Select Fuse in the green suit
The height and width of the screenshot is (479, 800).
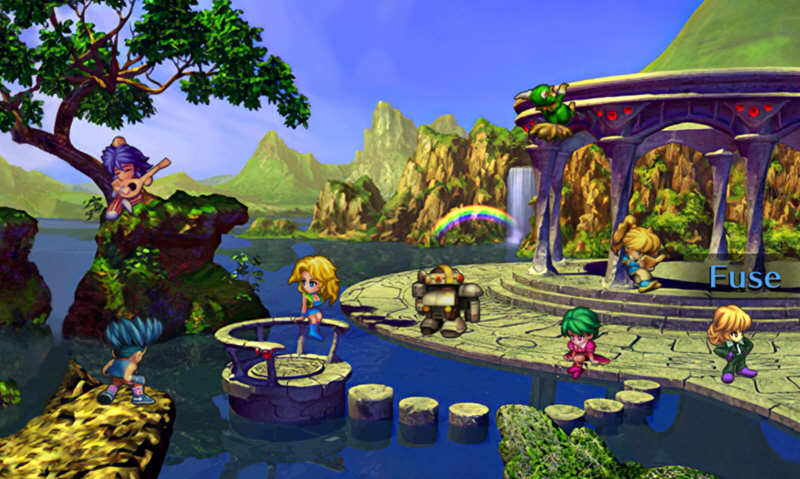731,342
